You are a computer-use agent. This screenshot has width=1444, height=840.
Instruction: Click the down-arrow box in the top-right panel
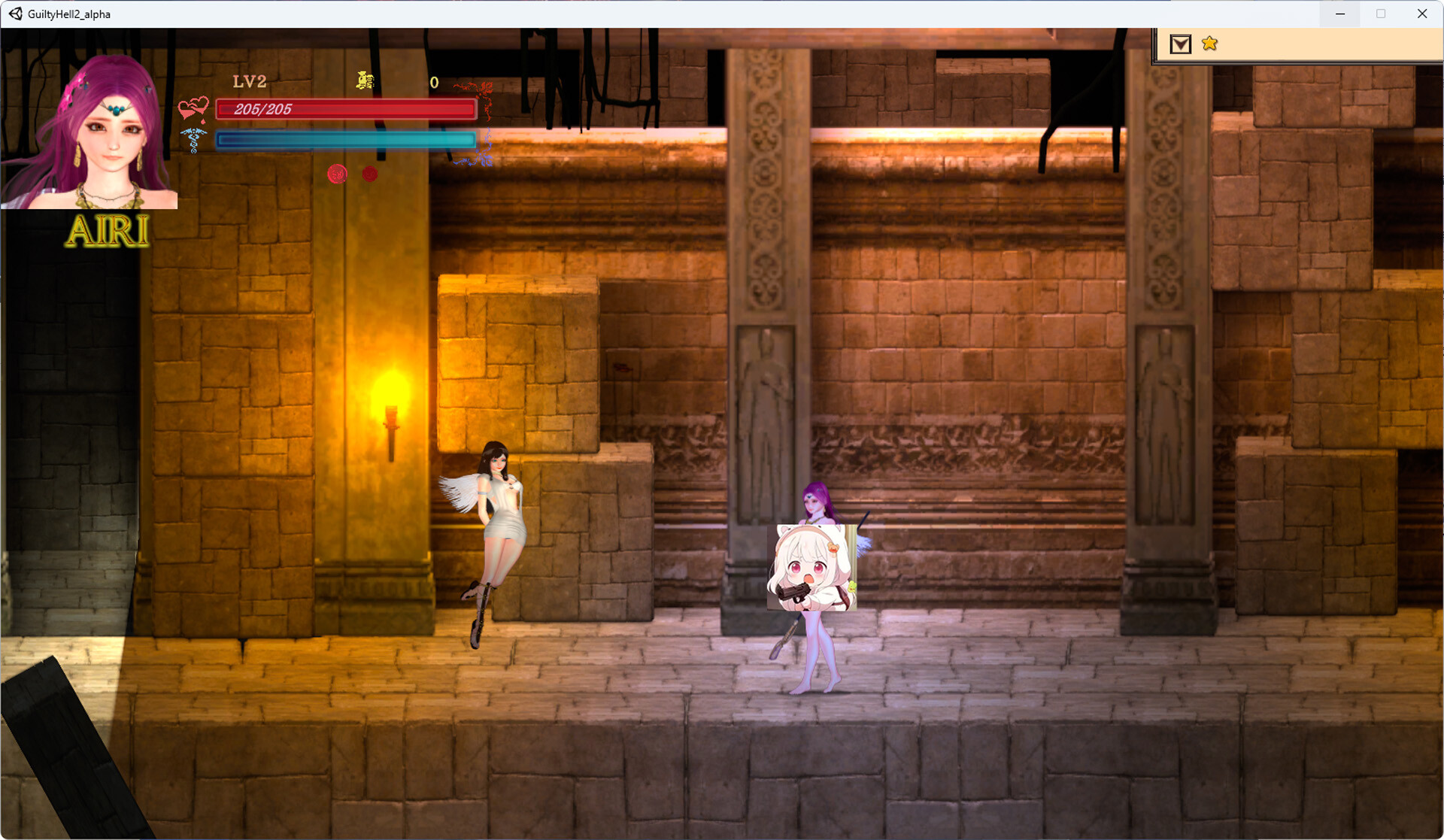(1180, 44)
